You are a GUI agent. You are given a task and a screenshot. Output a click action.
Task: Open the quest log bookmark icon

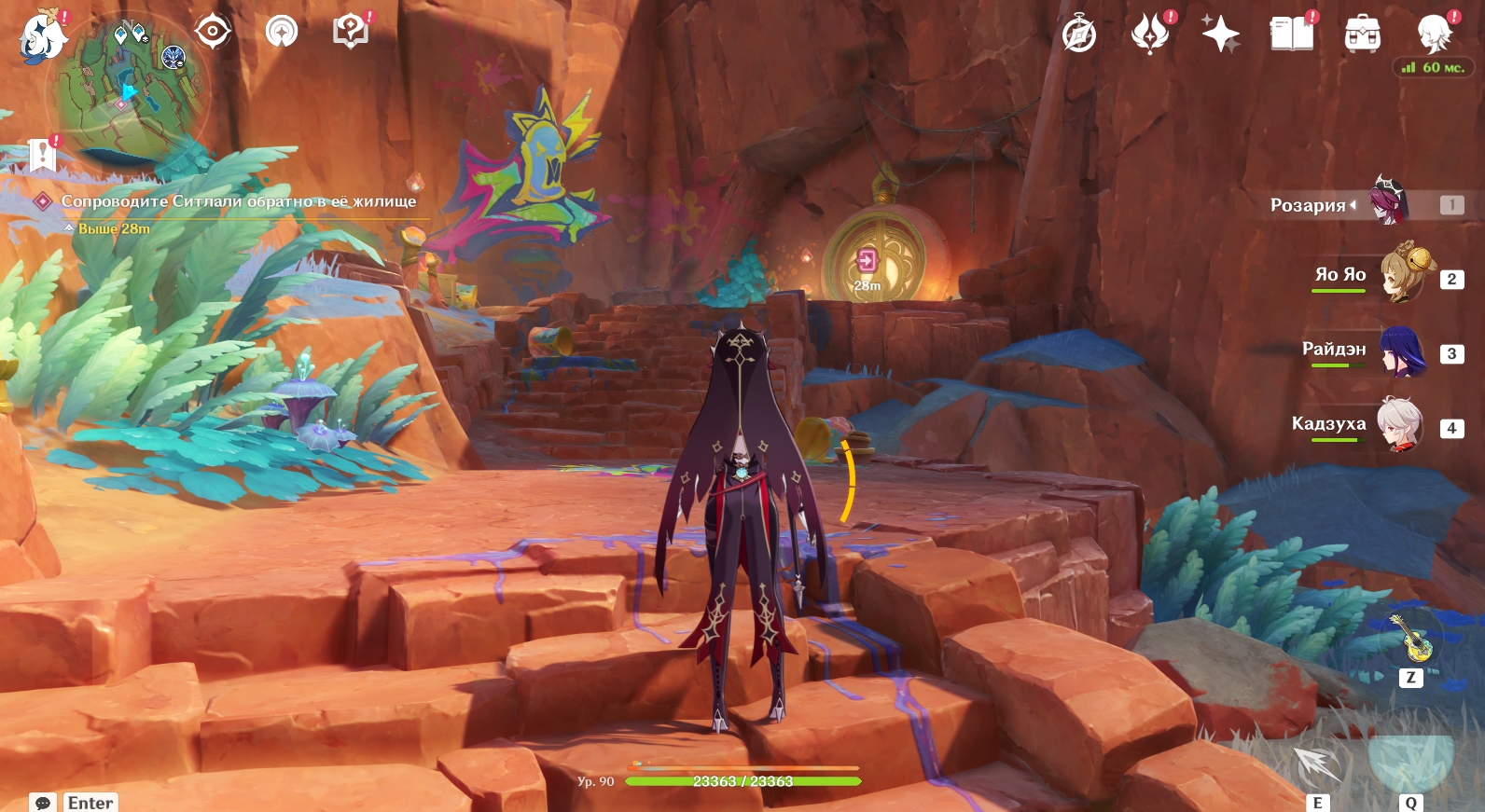coord(42,155)
